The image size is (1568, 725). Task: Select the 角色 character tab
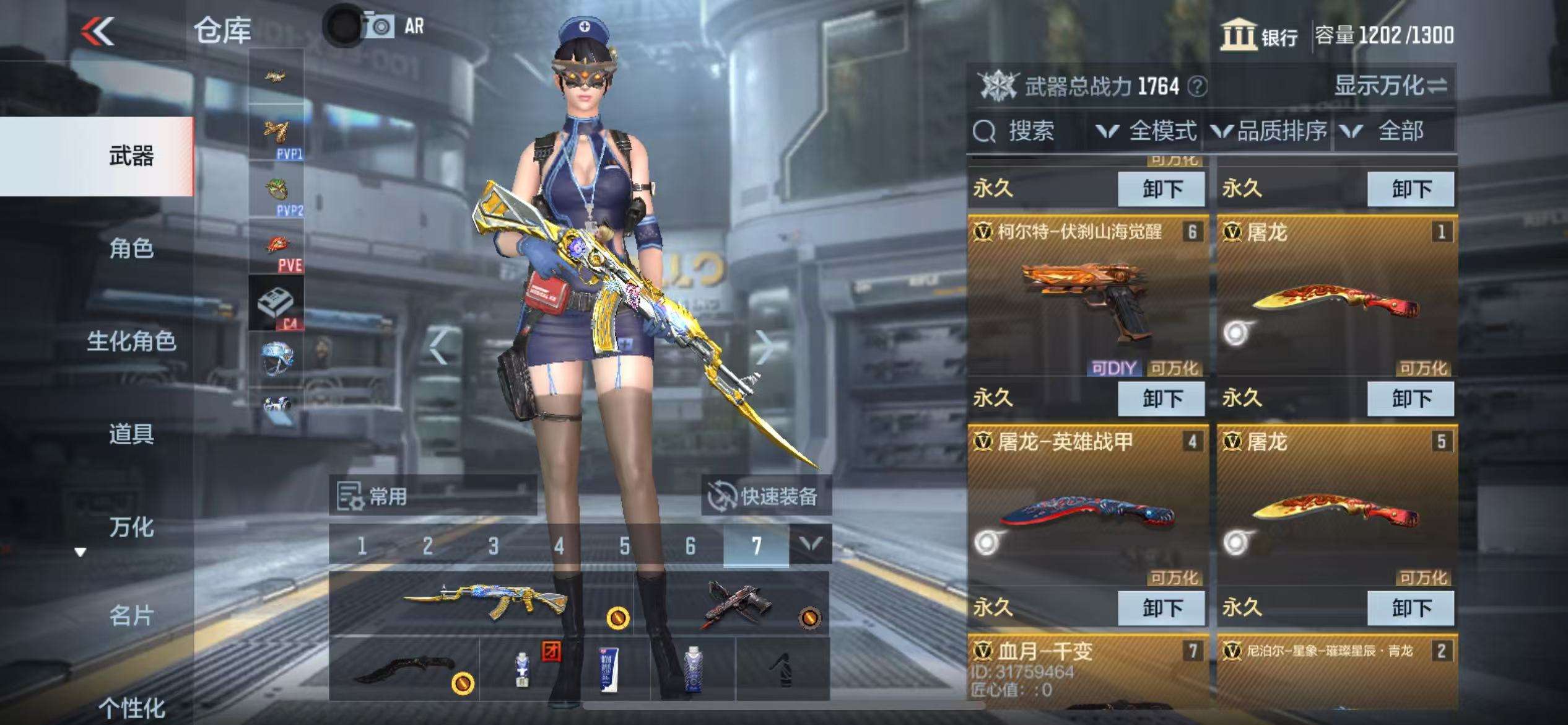tap(131, 248)
